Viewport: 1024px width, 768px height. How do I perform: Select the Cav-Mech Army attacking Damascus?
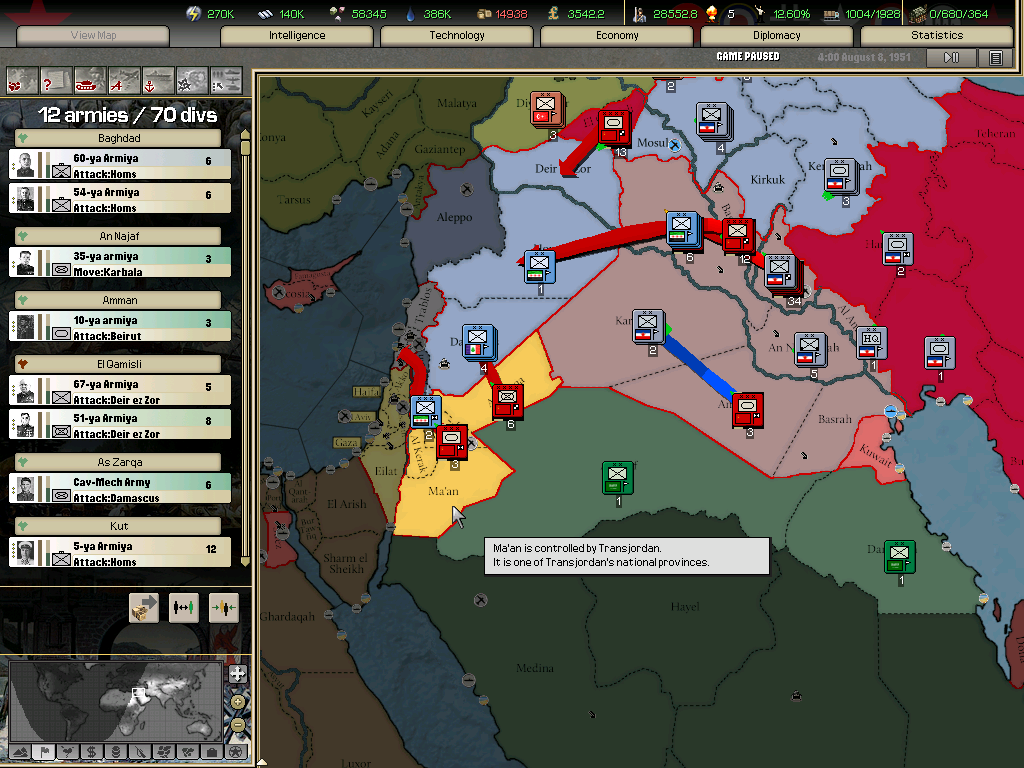coord(120,489)
